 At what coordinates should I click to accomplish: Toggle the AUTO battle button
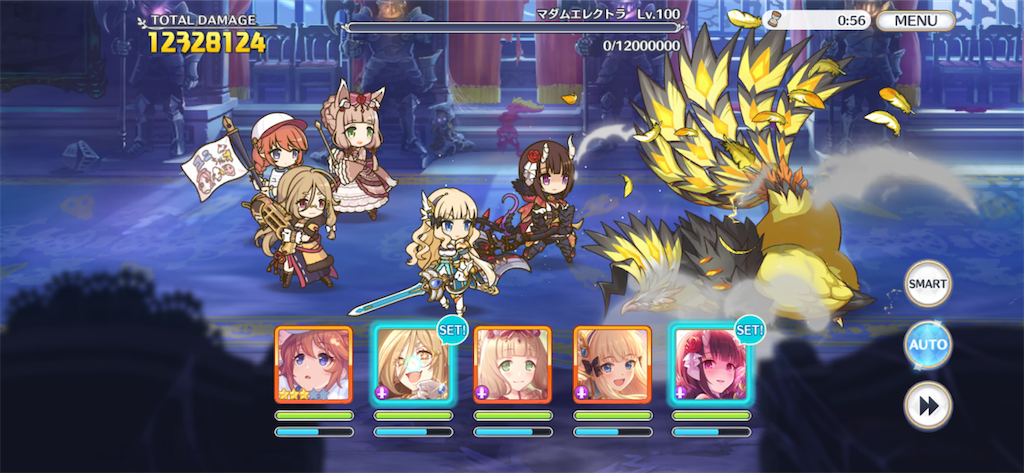[x=927, y=345]
